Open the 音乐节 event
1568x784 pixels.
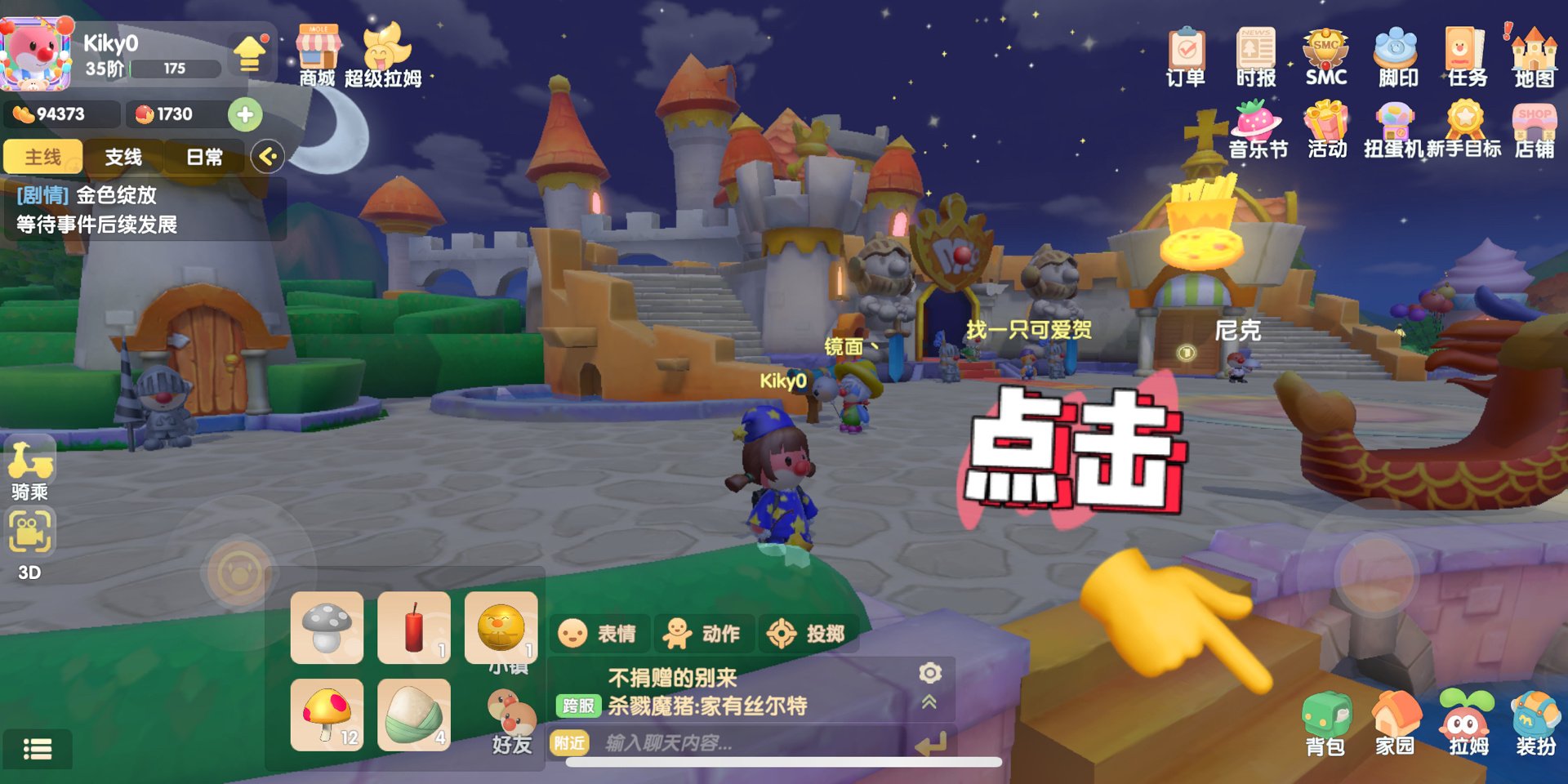1258,127
